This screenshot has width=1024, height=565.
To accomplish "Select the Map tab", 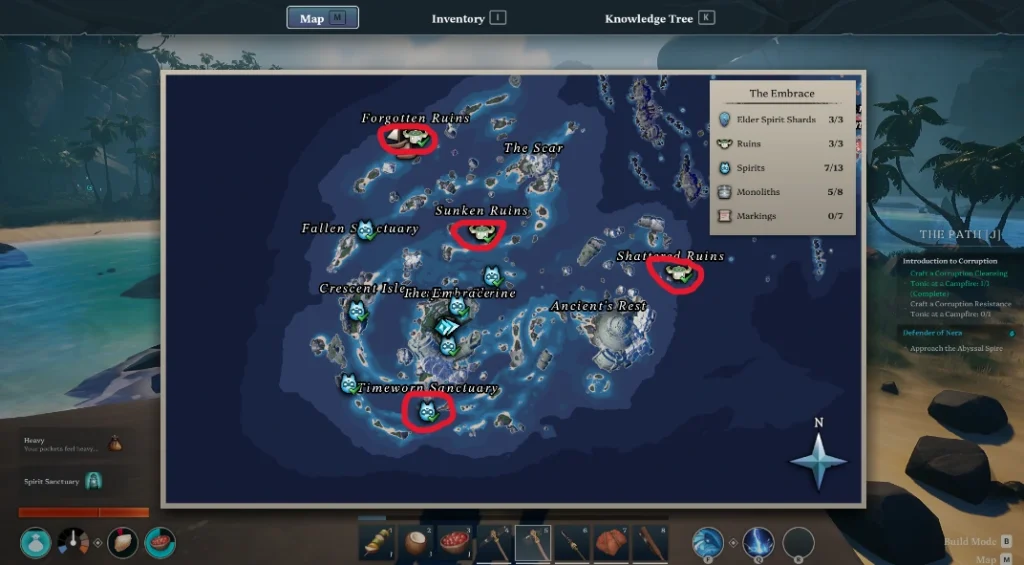I will [x=322, y=18].
